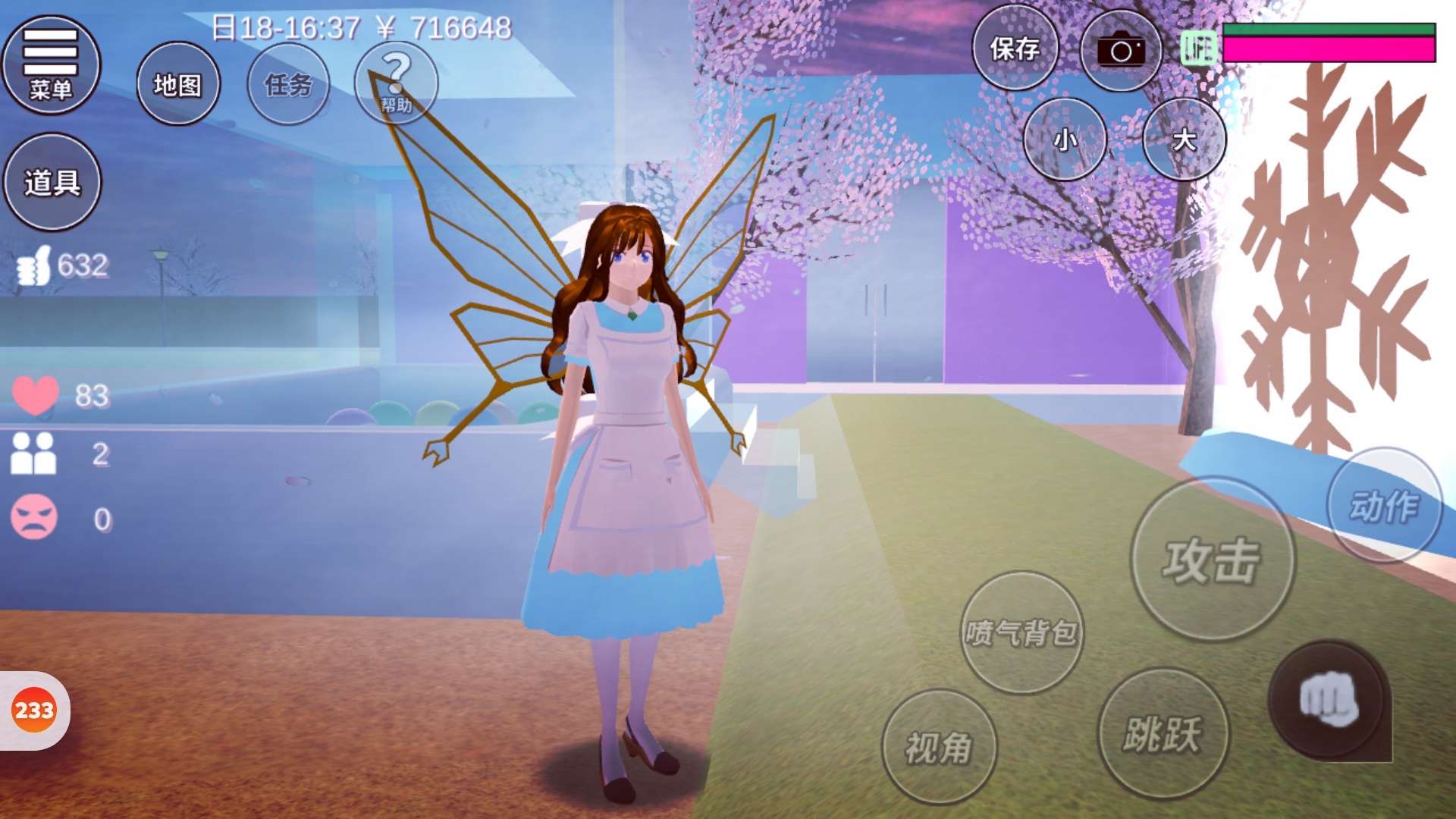Open the orange 233 overlay bubble
Image resolution: width=1456 pixels, height=819 pixels.
click(x=34, y=711)
